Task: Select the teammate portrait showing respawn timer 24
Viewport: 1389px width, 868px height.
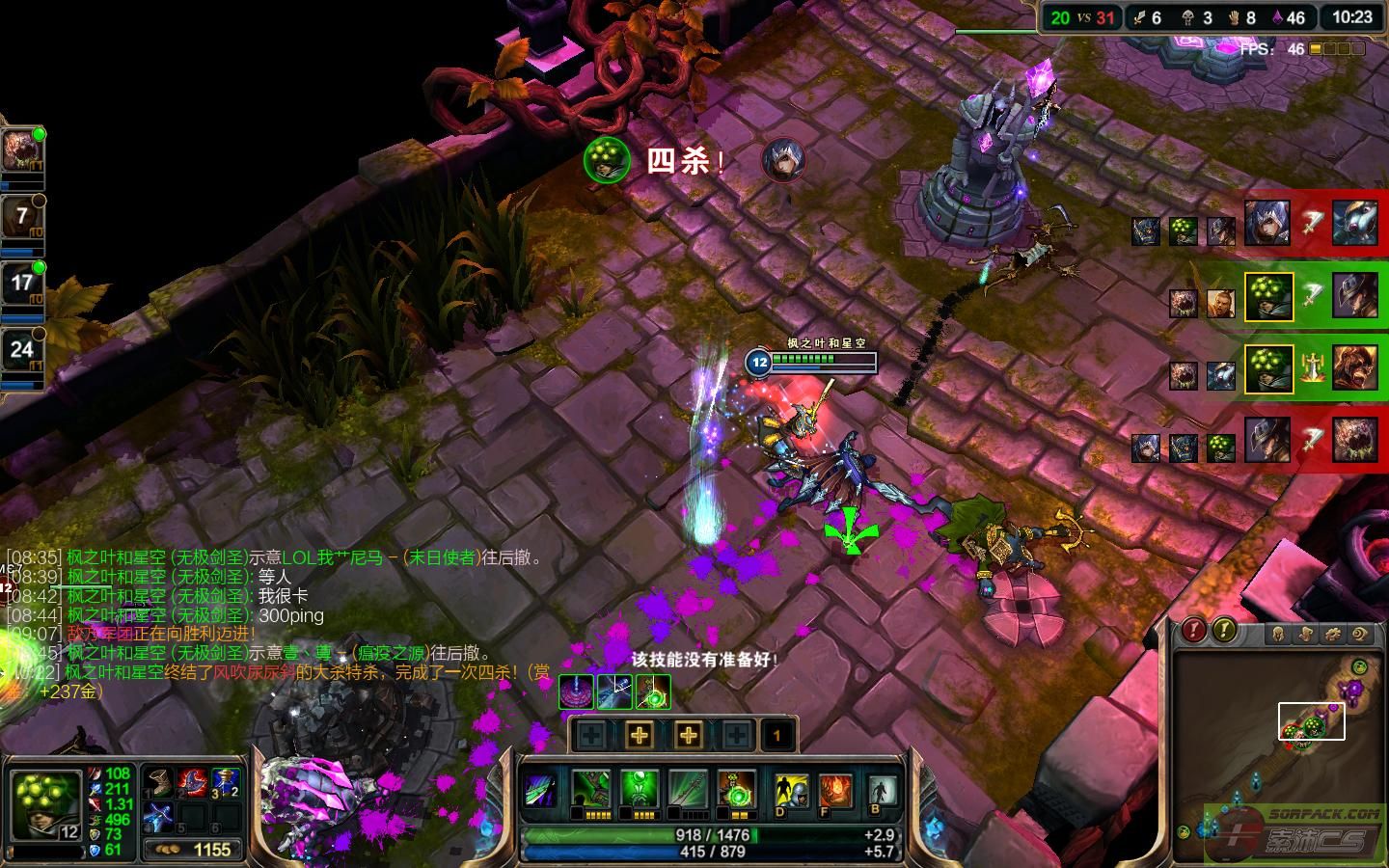Action: tap(22, 351)
